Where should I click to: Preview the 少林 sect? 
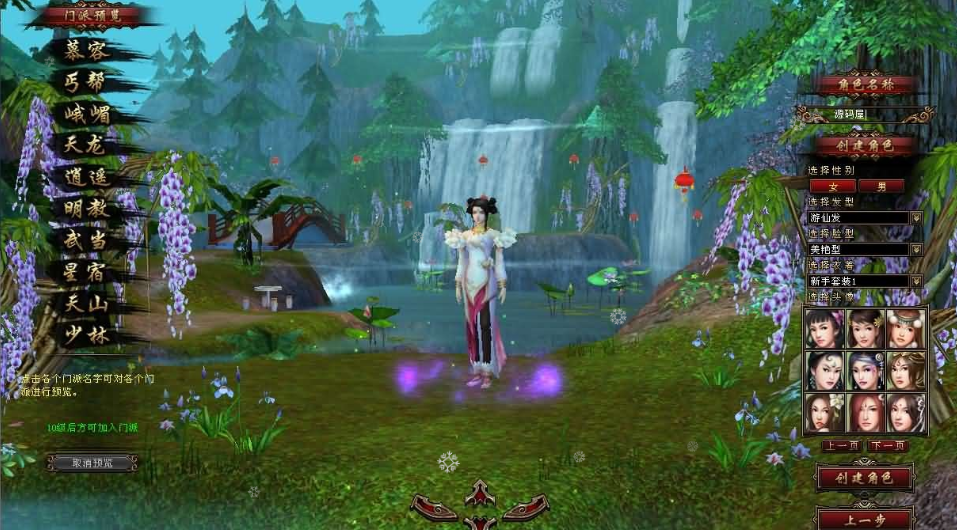pos(84,335)
